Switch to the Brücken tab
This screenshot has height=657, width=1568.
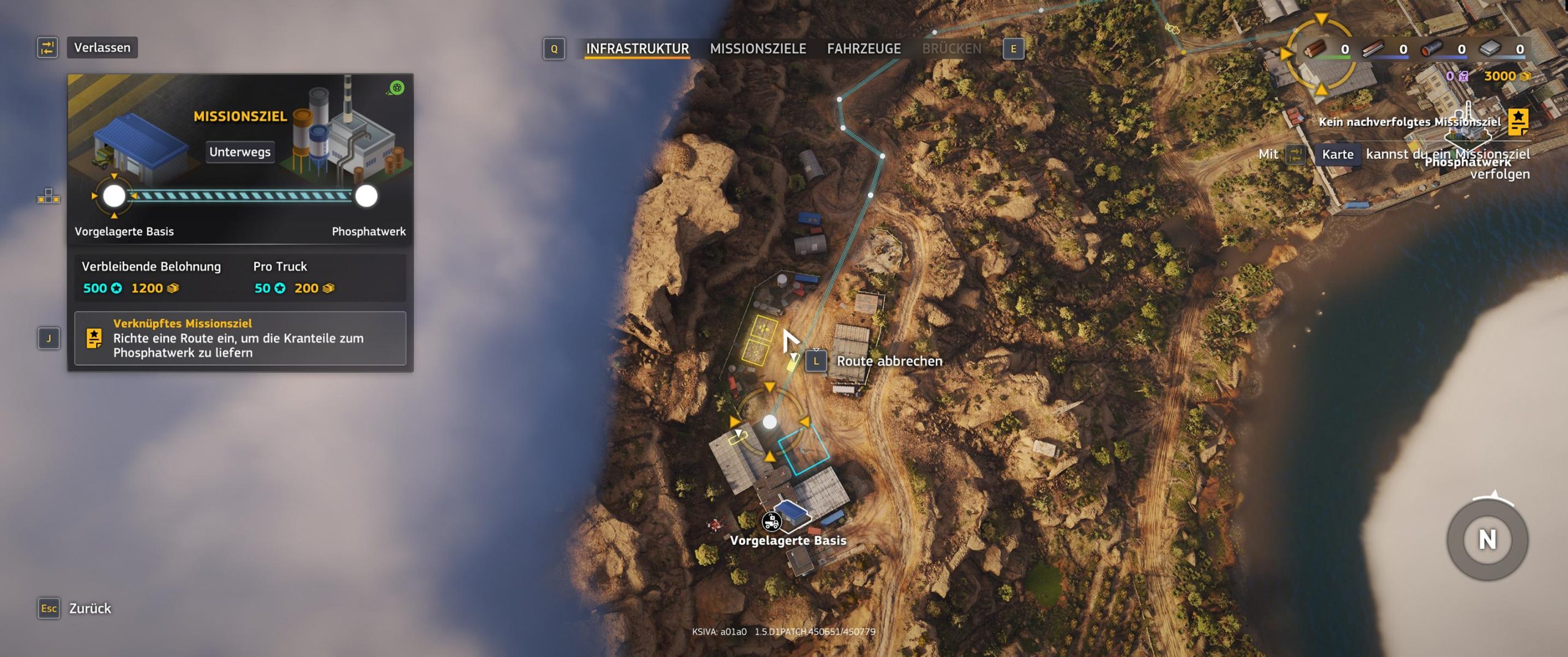click(951, 48)
